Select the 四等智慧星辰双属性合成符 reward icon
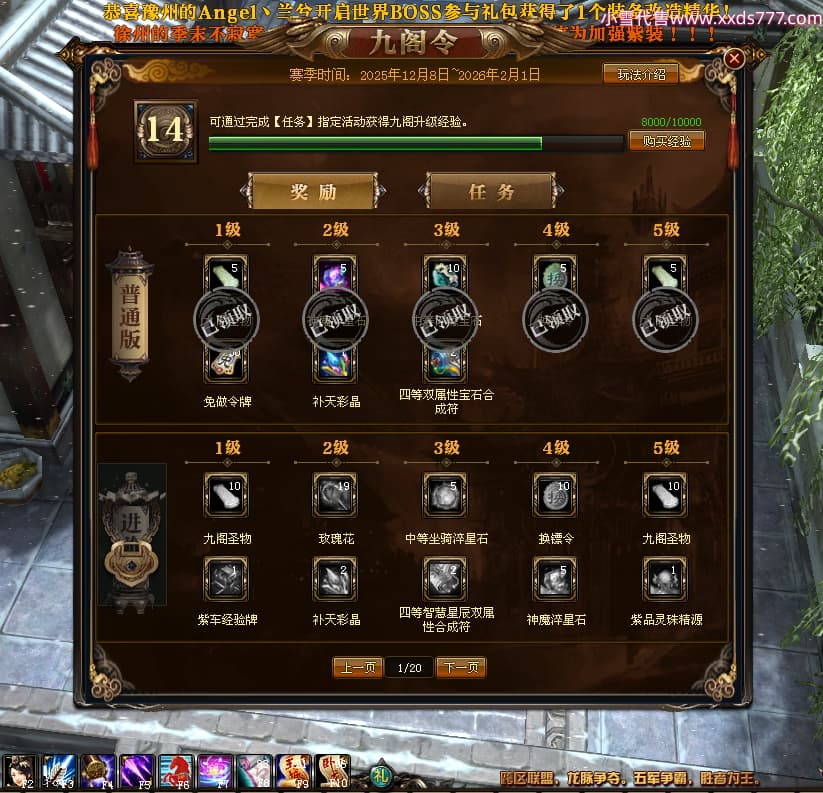Screen dimensions: 823x793 (x=446, y=578)
